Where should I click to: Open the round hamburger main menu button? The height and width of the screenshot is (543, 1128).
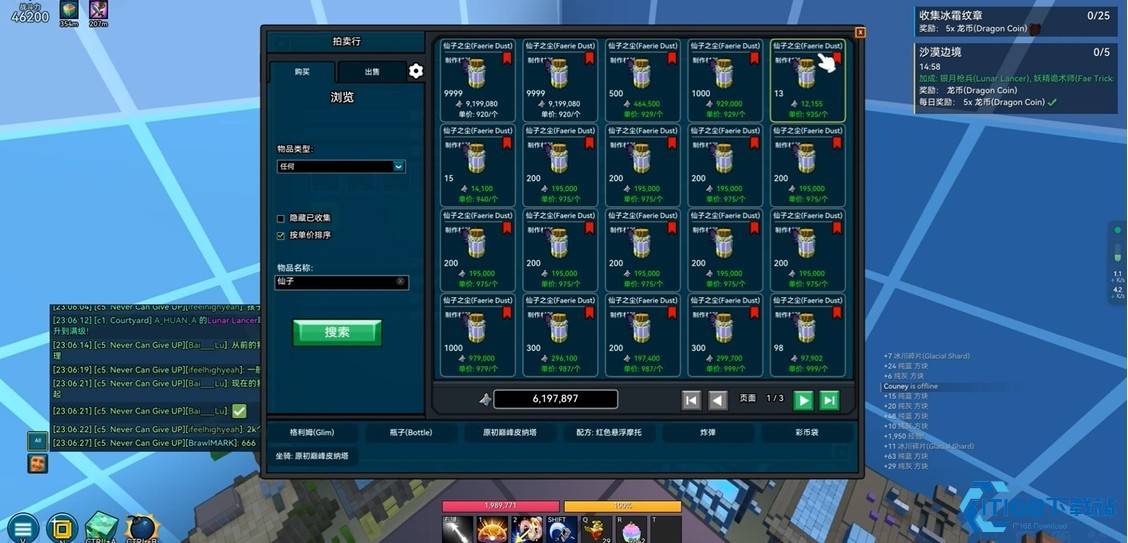[x=22, y=527]
